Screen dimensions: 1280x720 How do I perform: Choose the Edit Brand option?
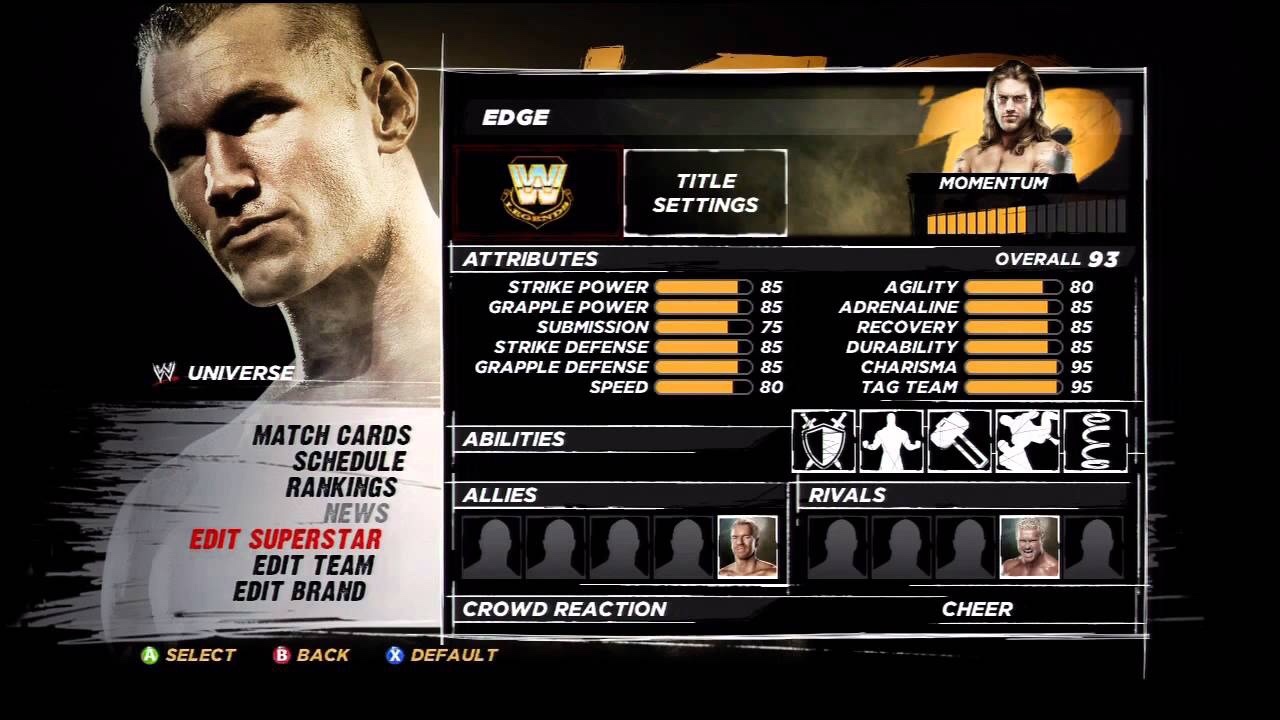click(x=300, y=592)
